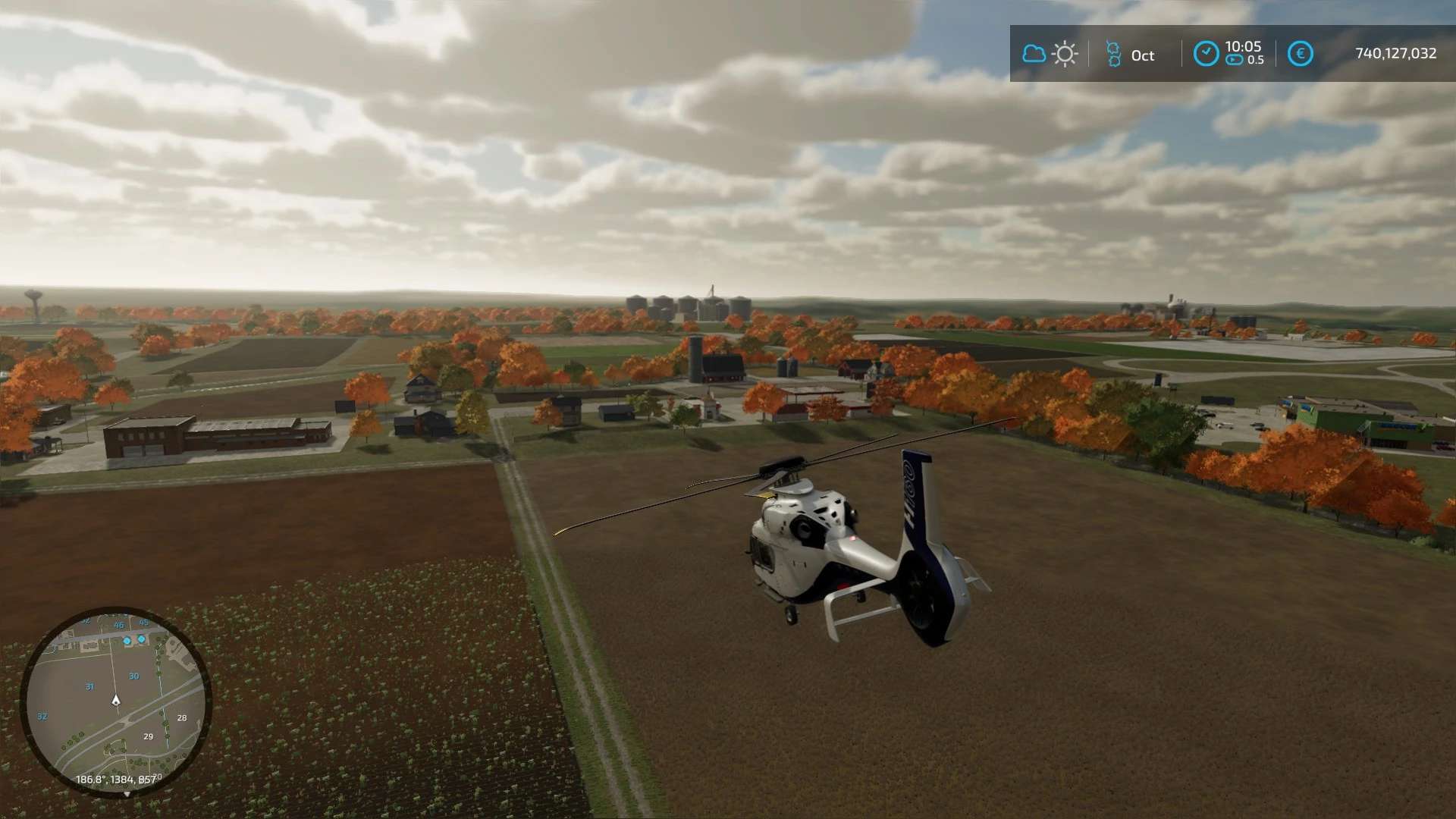Click the circular minimap

pos(115,701)
